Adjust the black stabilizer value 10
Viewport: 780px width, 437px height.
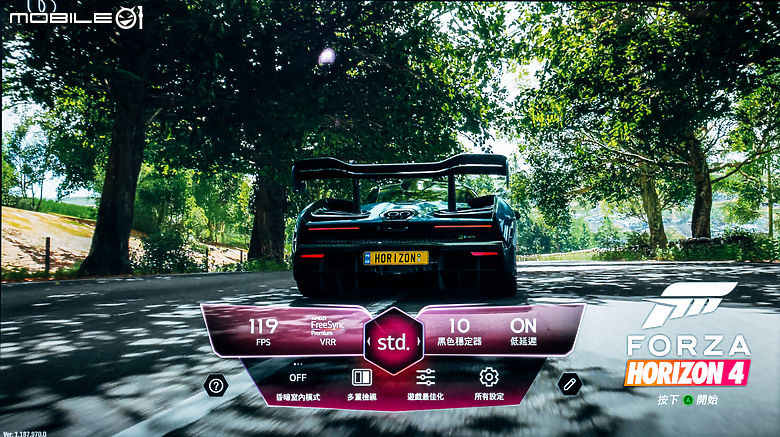tap(459, 331)
